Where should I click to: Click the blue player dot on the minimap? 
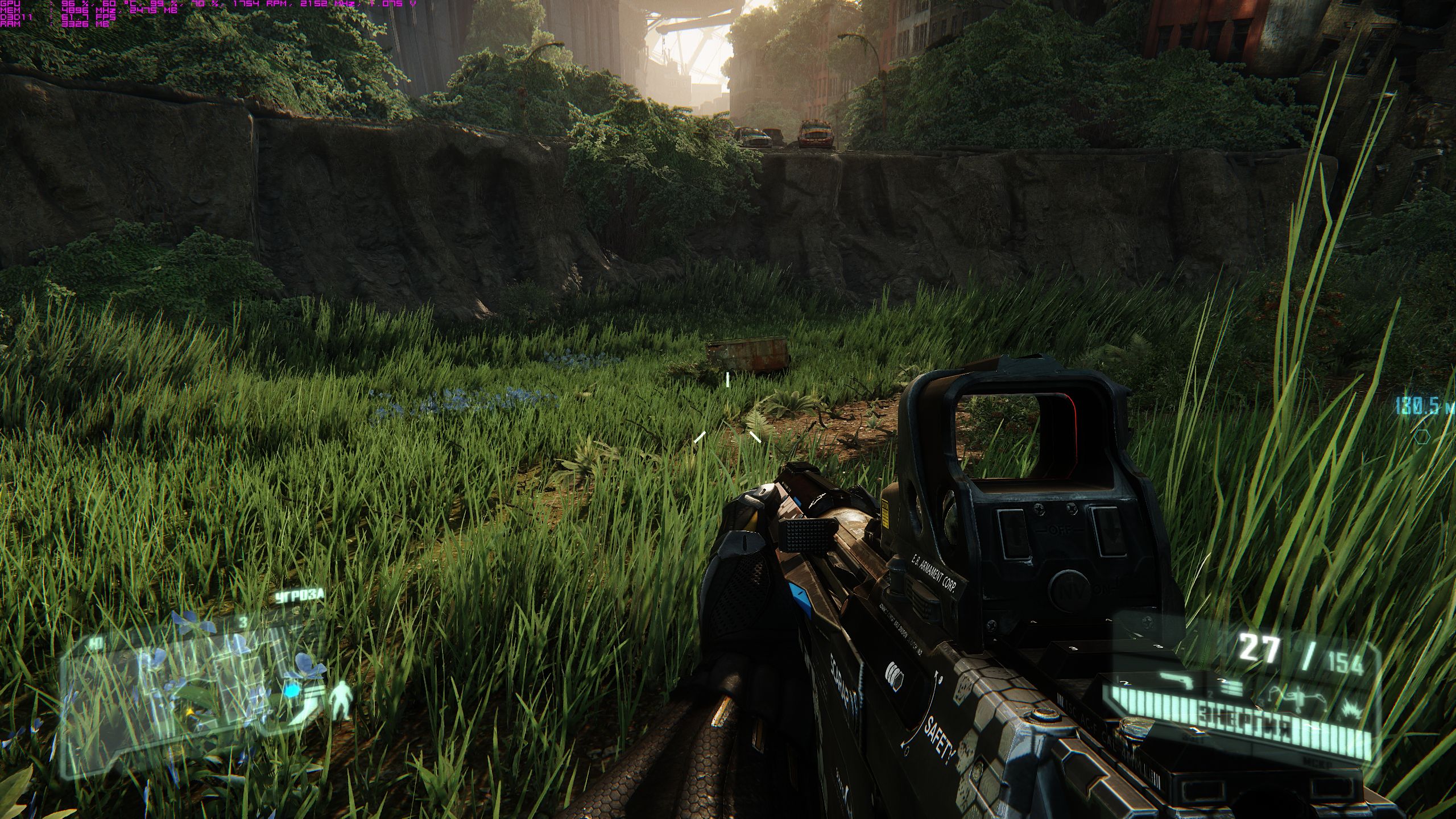pyautogui.click(x=292, y=691)
